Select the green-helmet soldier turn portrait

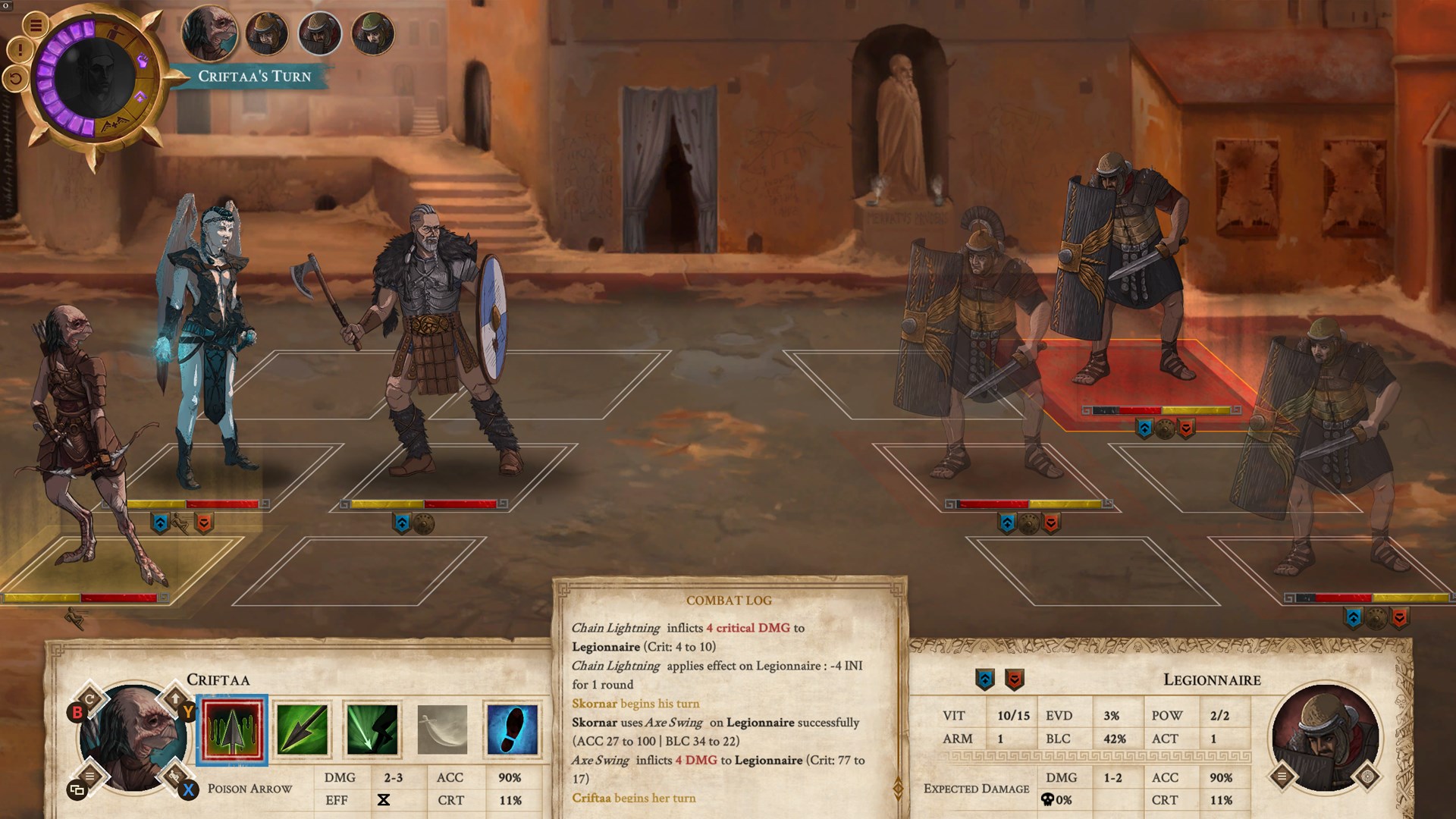tap(374, 33)
